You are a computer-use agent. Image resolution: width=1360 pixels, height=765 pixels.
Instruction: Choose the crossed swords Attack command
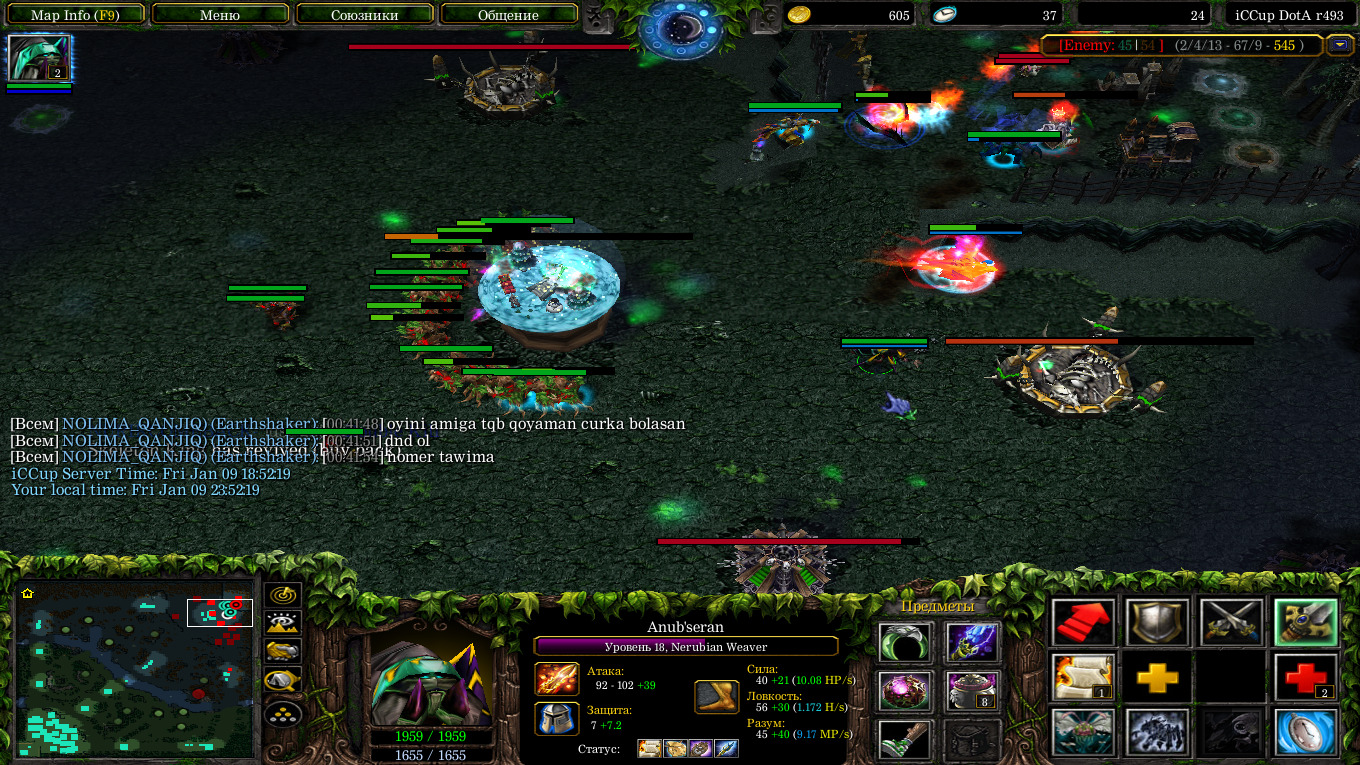[1231, 623]
